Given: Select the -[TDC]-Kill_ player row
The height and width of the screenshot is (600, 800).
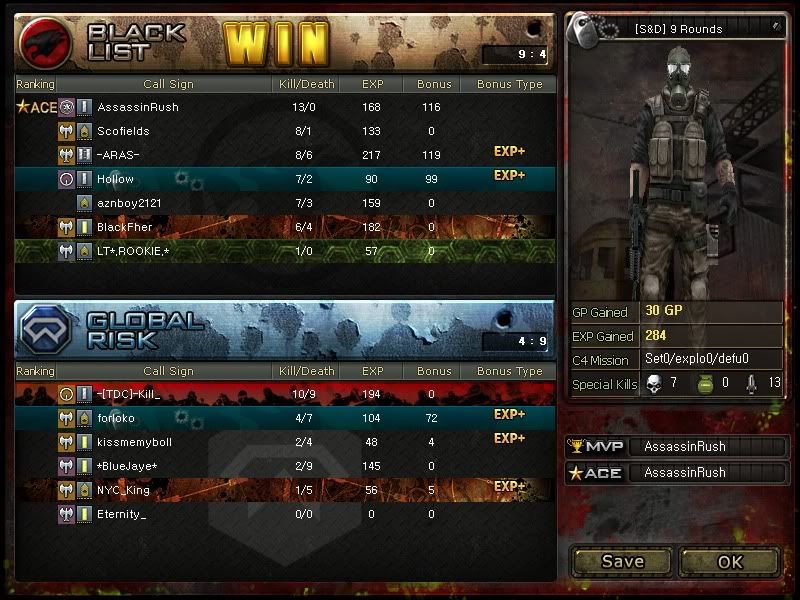Looking at the screenshot, I should [x=284, y=395].
